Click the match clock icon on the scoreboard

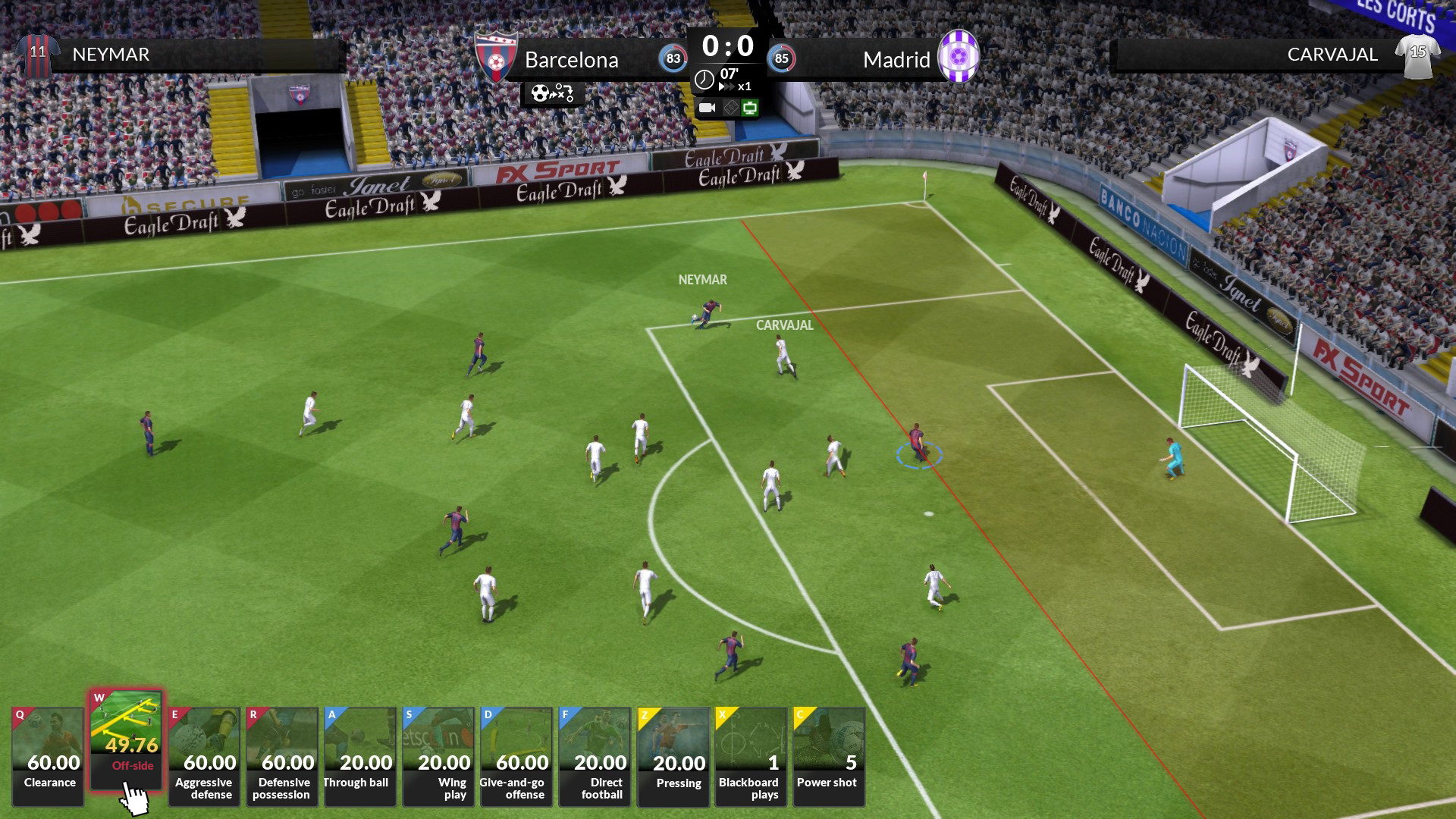point(704,79)
